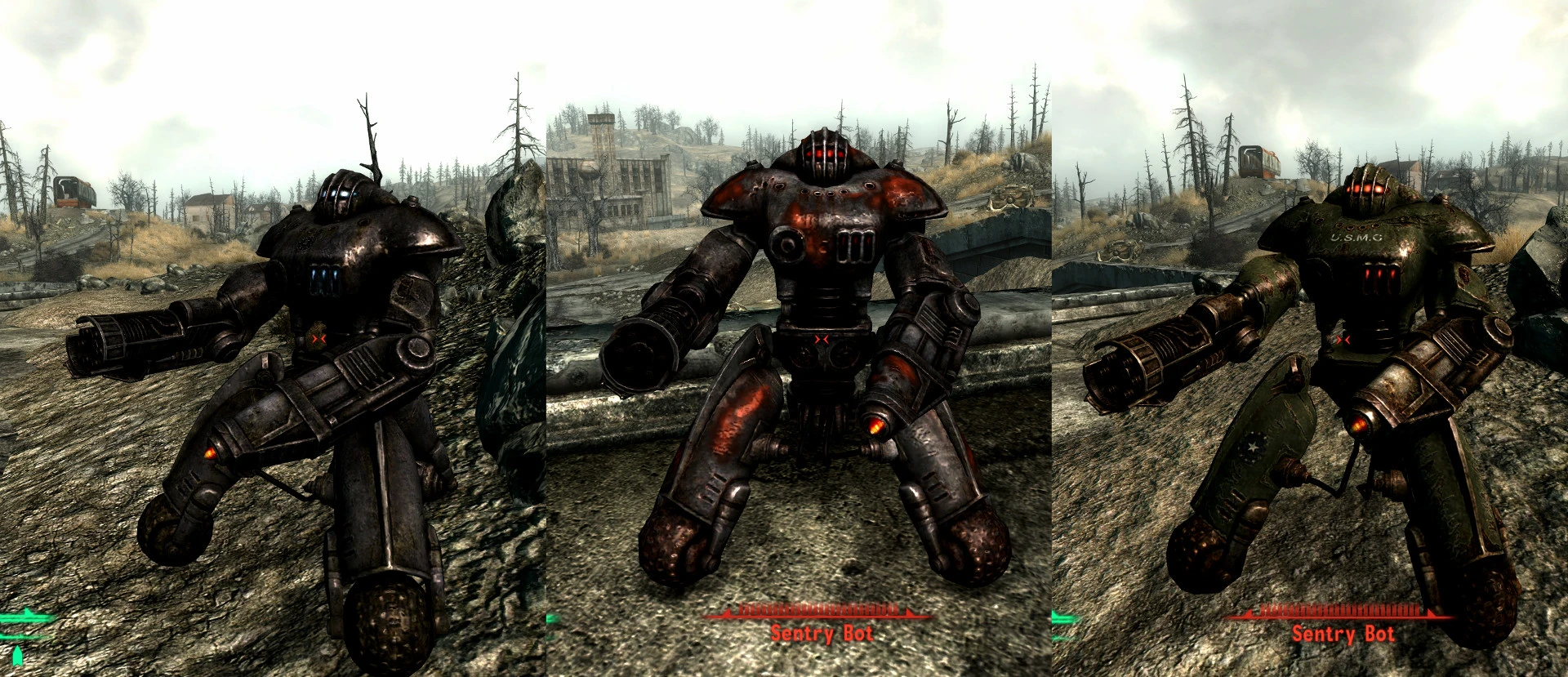The height and width of the screenshot is (677, 1568).
Task: Click the blue glowing vents on the left robot's torso
Action: click(x=323, y=278)
